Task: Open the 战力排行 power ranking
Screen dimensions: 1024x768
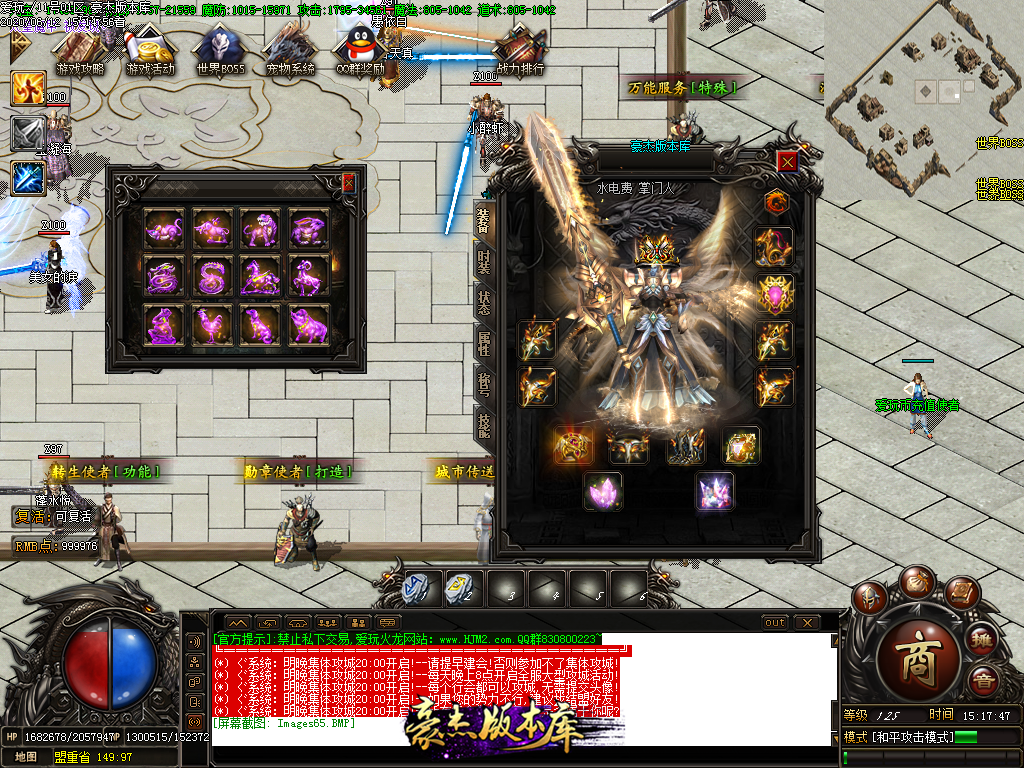Action: (520, 51)
